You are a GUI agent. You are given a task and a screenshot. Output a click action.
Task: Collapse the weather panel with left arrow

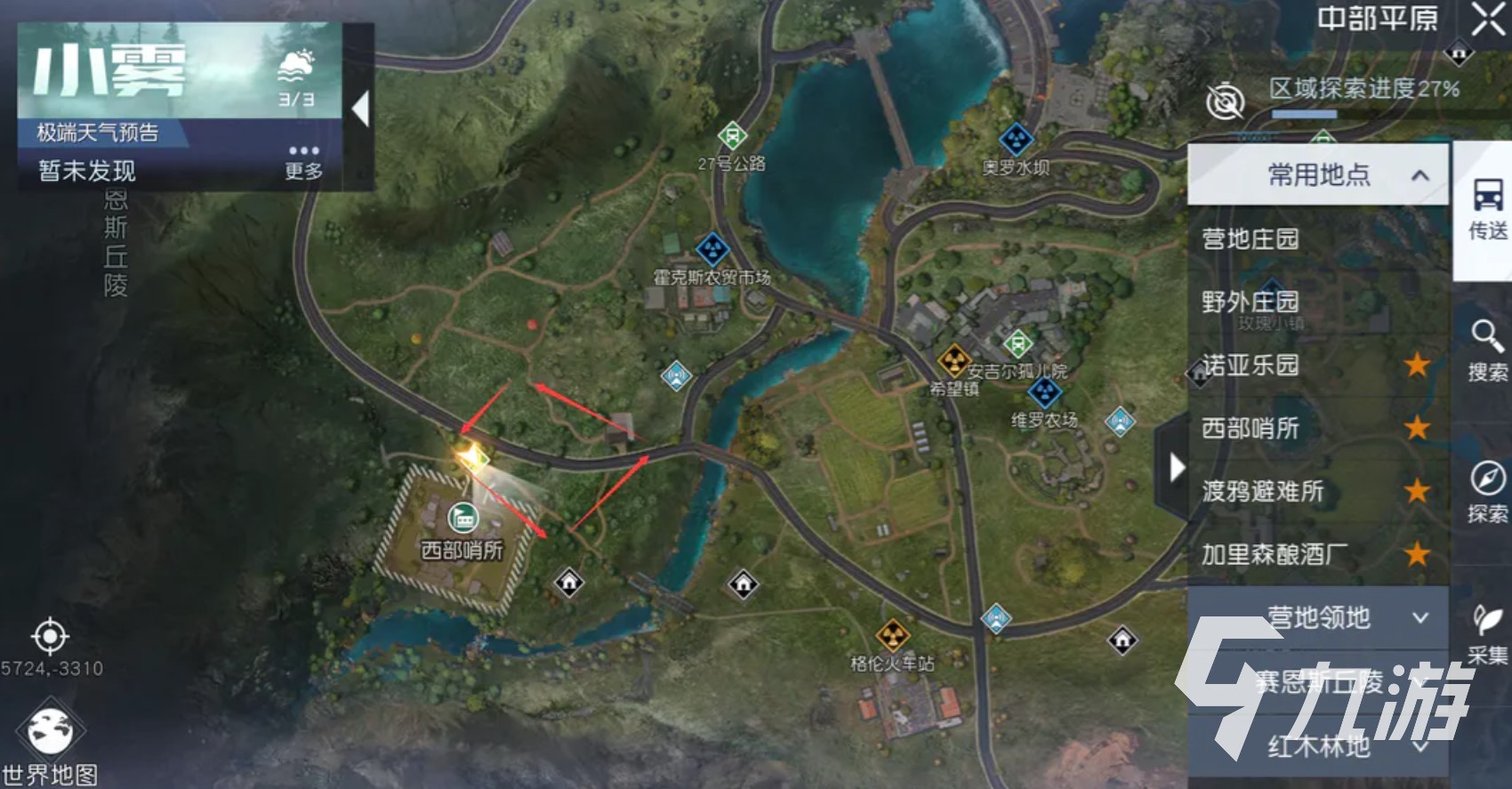[360, 109]
